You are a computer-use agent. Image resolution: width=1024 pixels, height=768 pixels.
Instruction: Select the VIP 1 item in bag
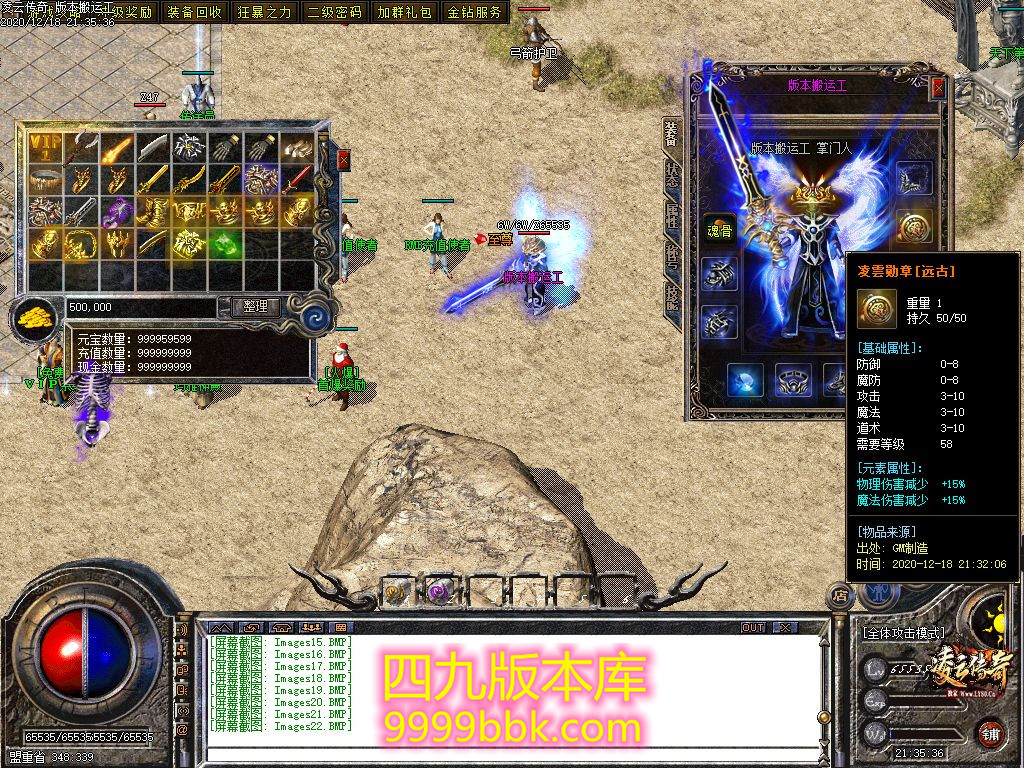[x=44, y=148]
